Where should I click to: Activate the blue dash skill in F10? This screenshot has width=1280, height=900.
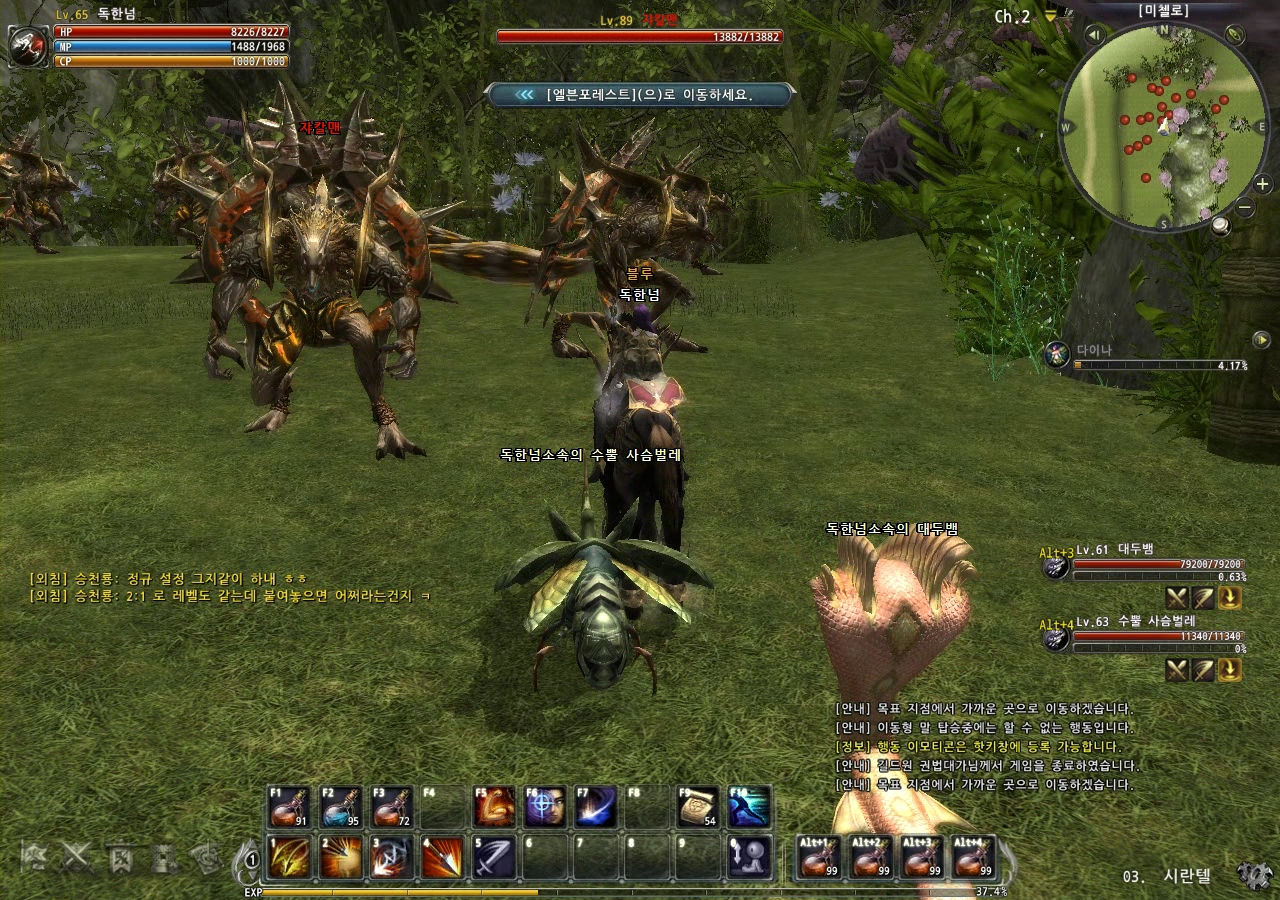coord(749,807)
